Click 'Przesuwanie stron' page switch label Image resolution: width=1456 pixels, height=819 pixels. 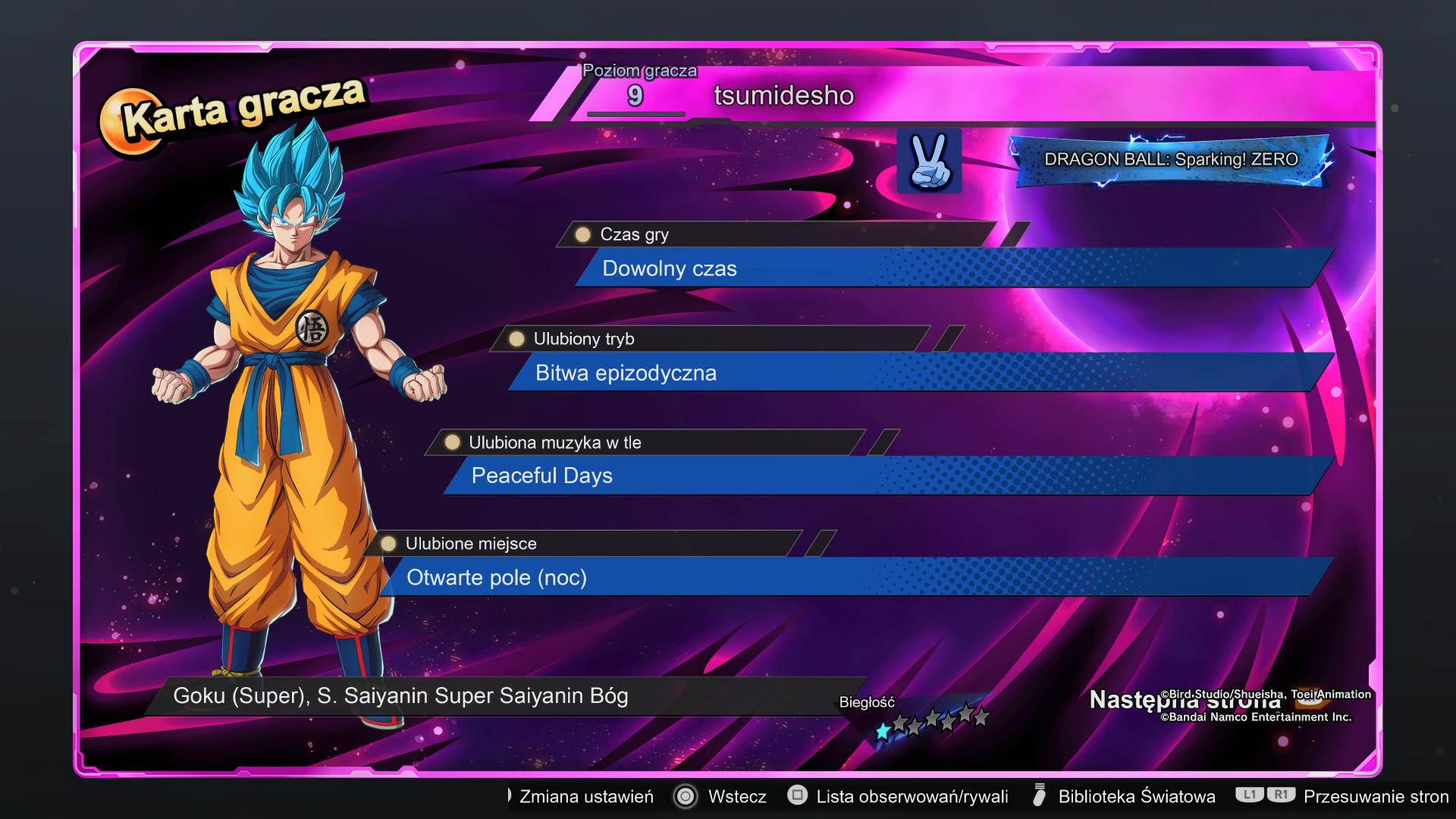click(1375, 796)
